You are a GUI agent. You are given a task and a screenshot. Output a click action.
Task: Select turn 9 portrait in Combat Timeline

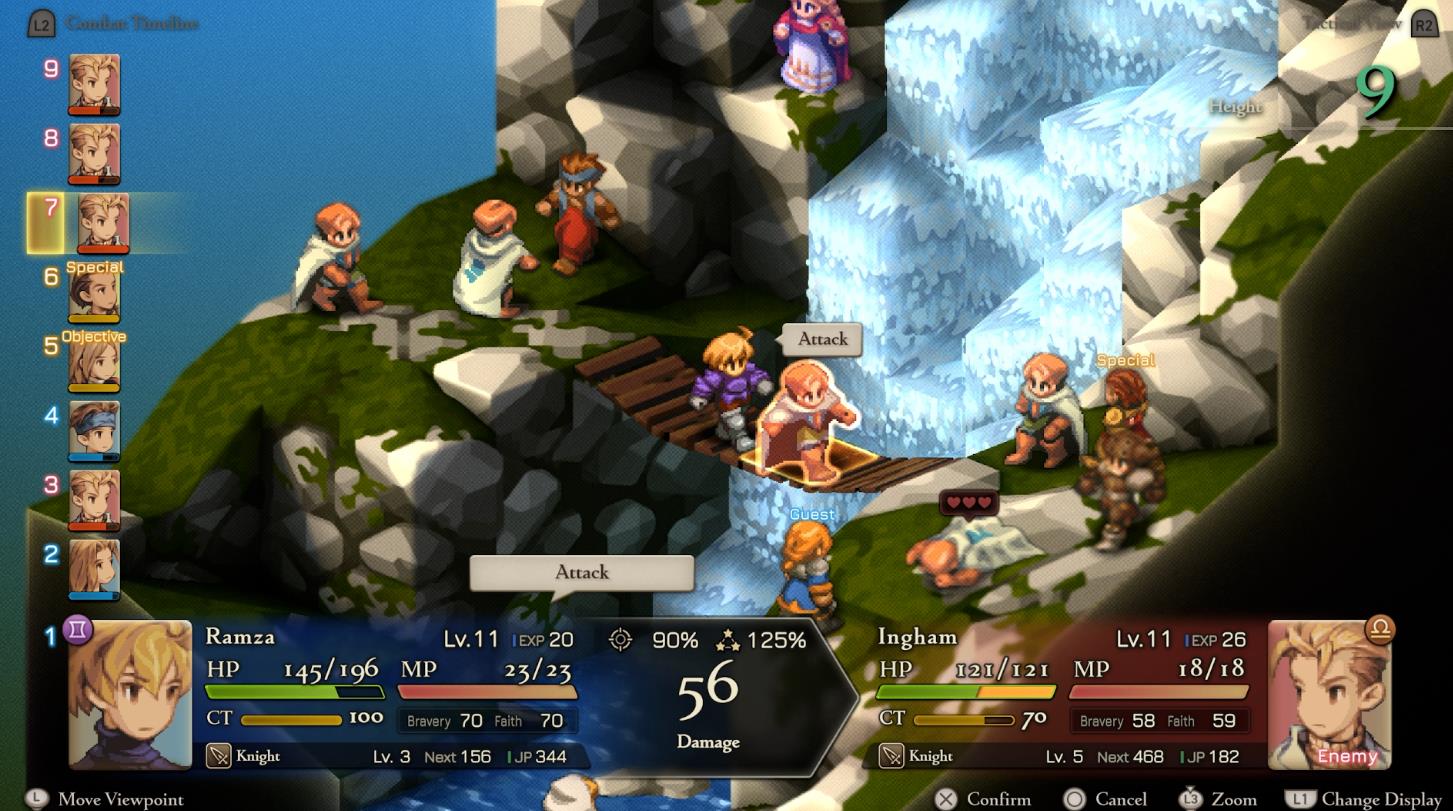click(94, 84)
